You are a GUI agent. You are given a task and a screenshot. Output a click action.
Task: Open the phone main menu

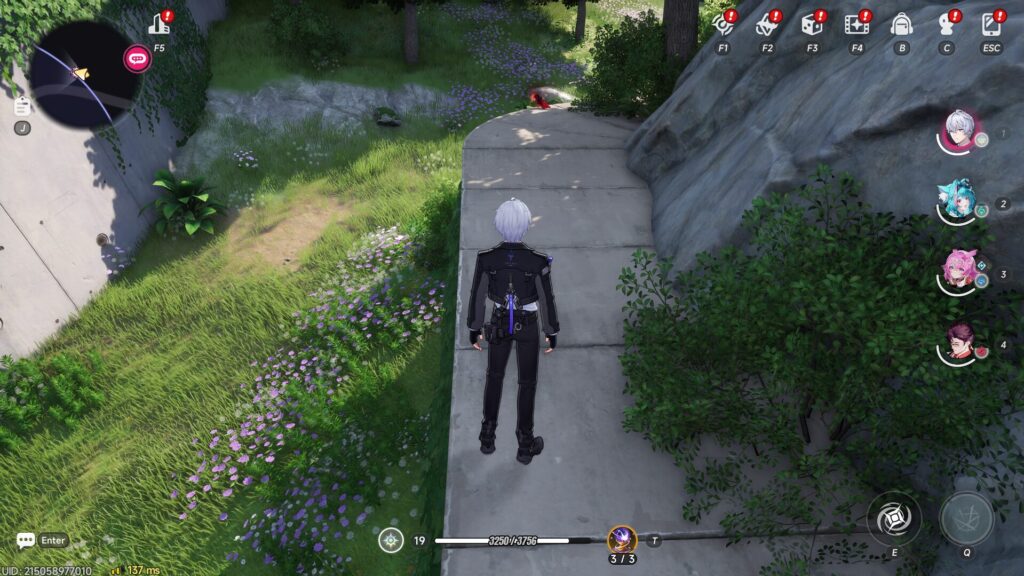[991, 25]
